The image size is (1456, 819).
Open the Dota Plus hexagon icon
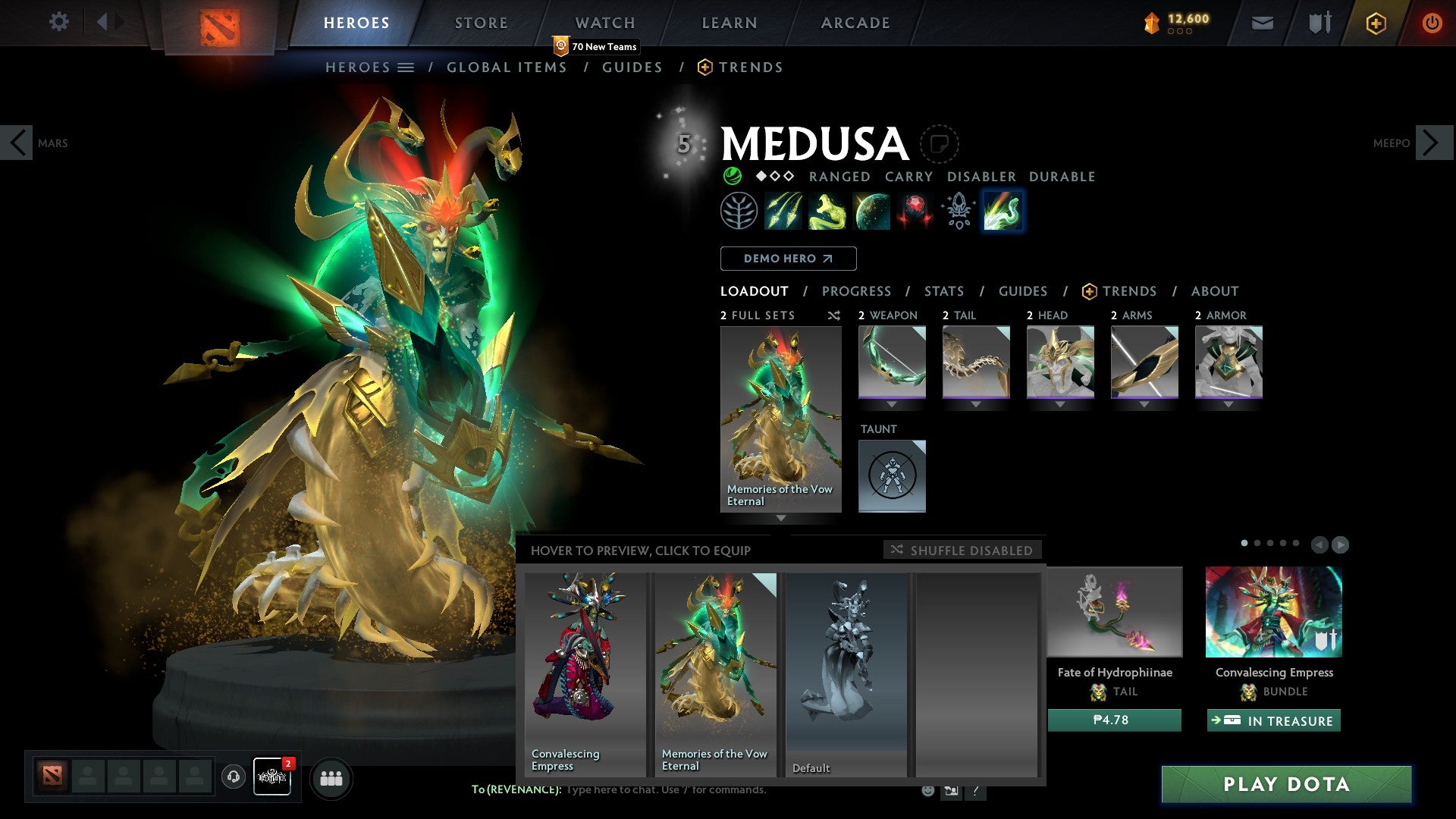coord(1375,23)
